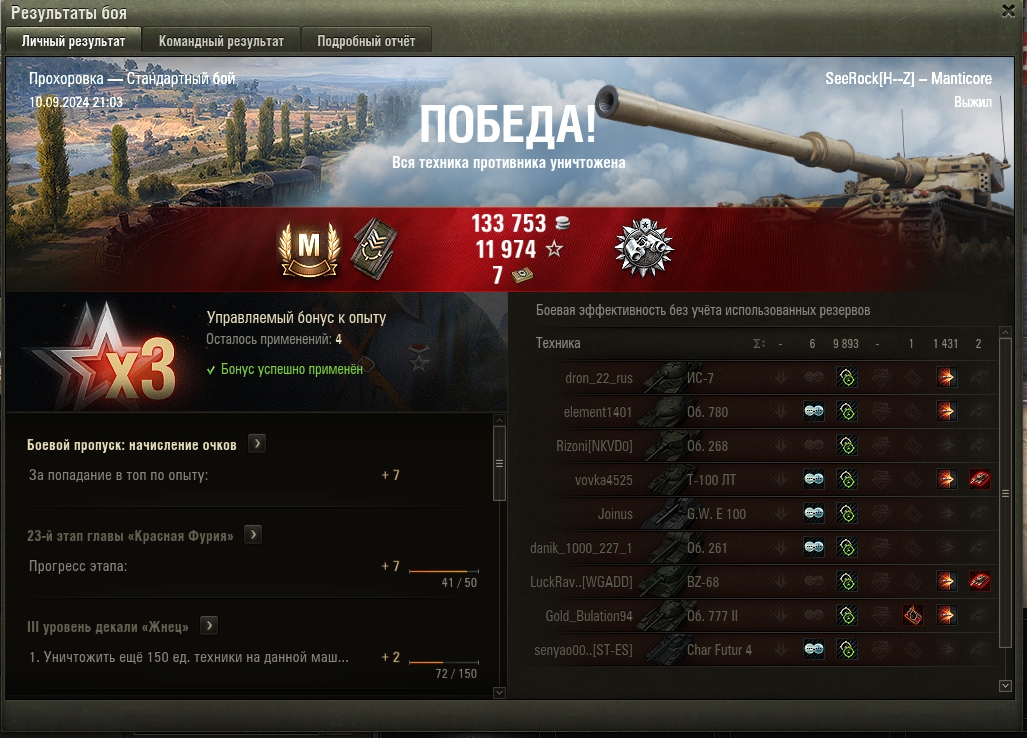Click the scroll-down arrow of vehicle list
The image size is (1027, 738).
1005,686
